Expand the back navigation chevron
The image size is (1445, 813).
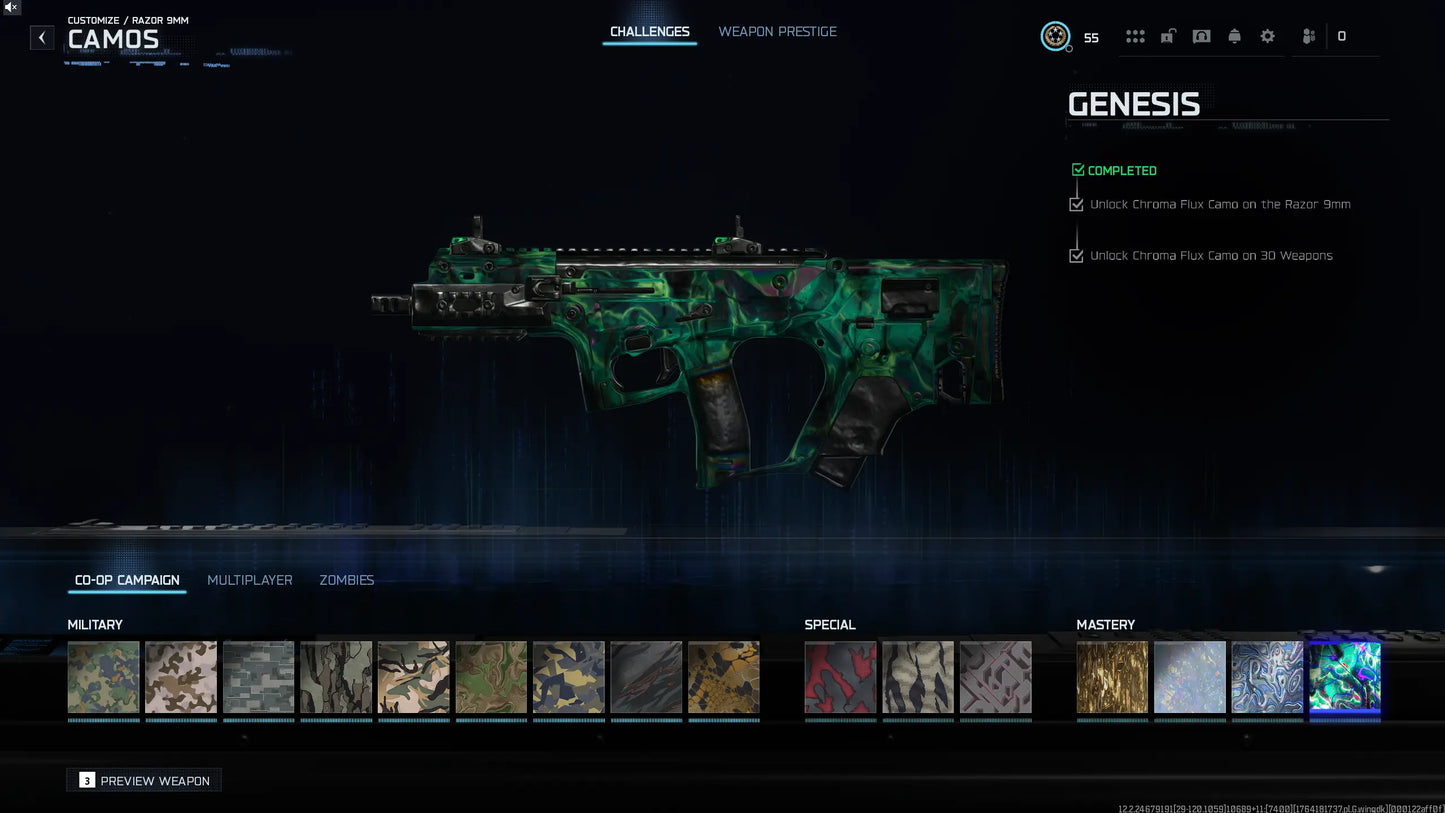pyautogui.click(x=41, y=37)
